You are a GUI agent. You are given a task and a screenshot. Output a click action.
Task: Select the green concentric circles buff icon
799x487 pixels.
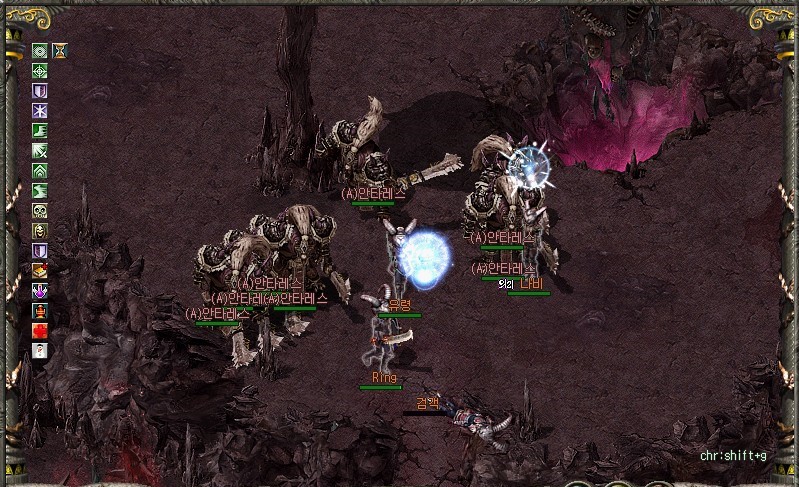(40, 50)
